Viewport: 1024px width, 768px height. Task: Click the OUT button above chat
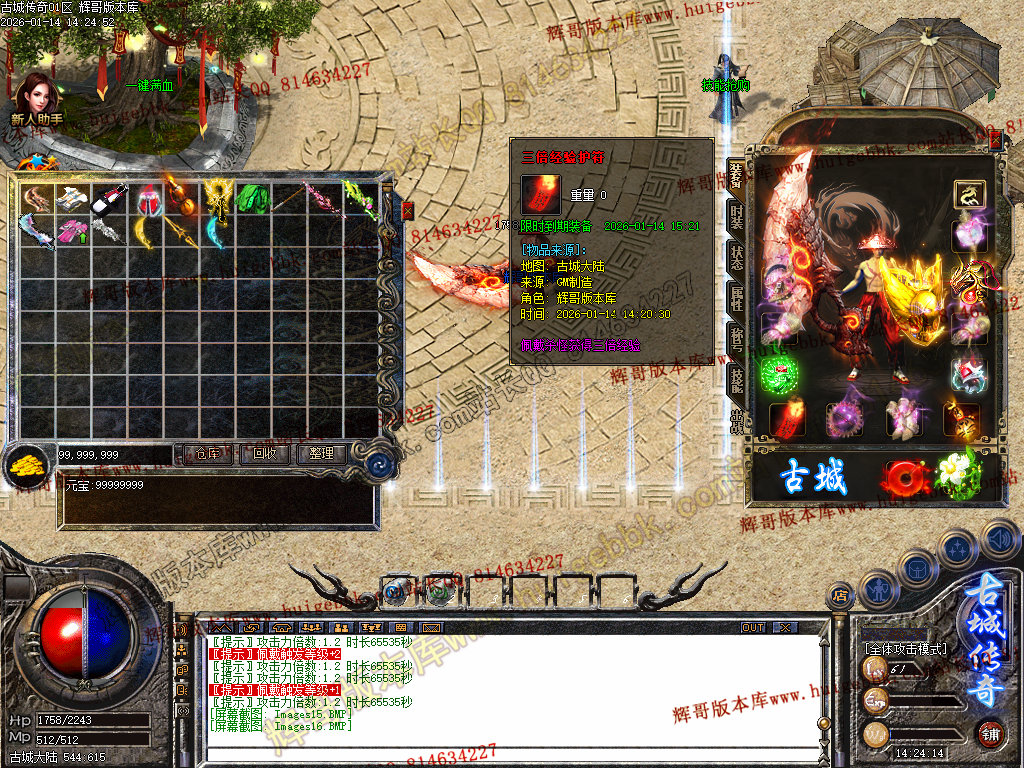[x=752, y=628]
